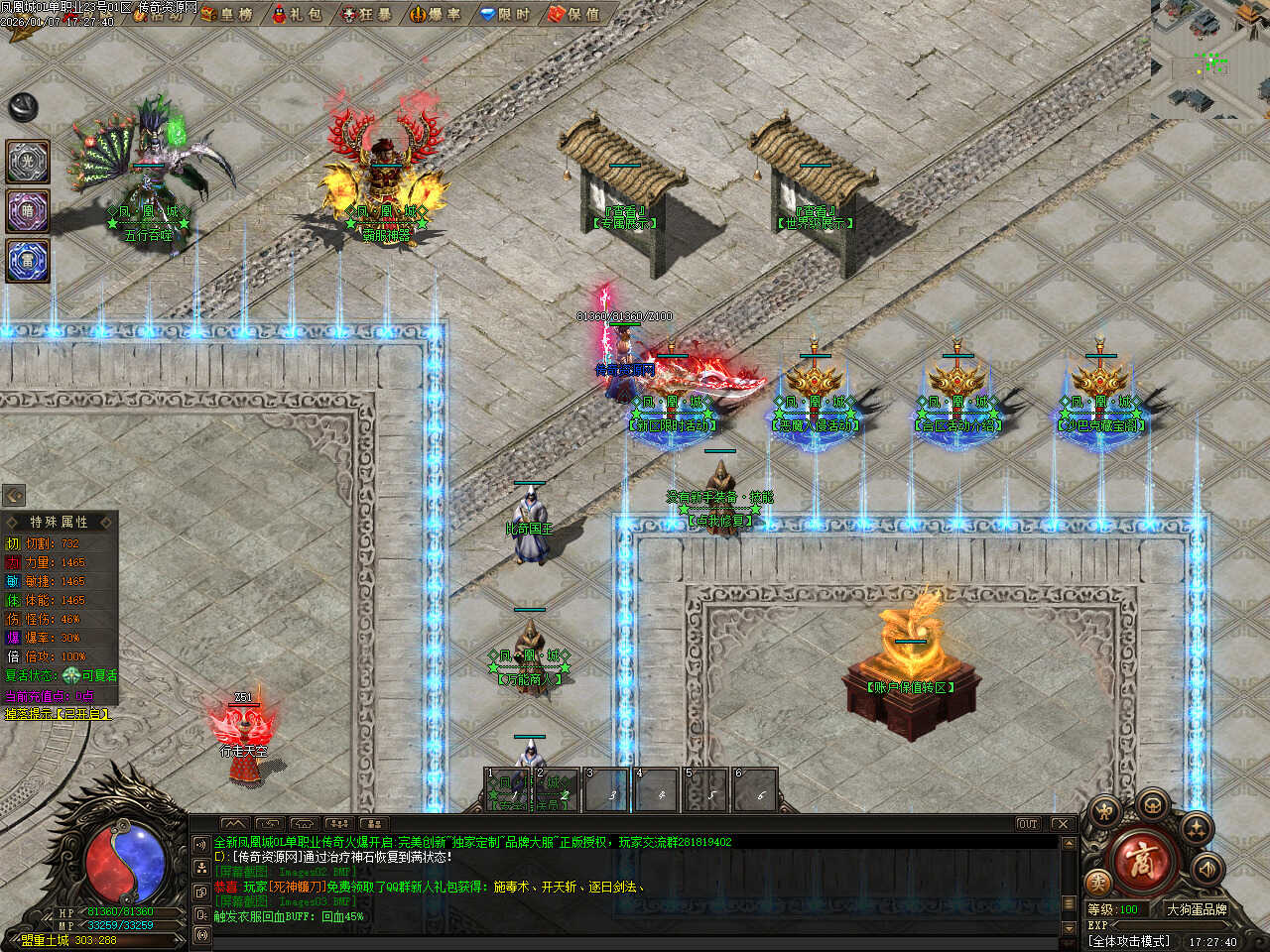Screen dimensions: 1270x952
Task: Activate the 雷 thunder element icon
Action: pos(28,261)
